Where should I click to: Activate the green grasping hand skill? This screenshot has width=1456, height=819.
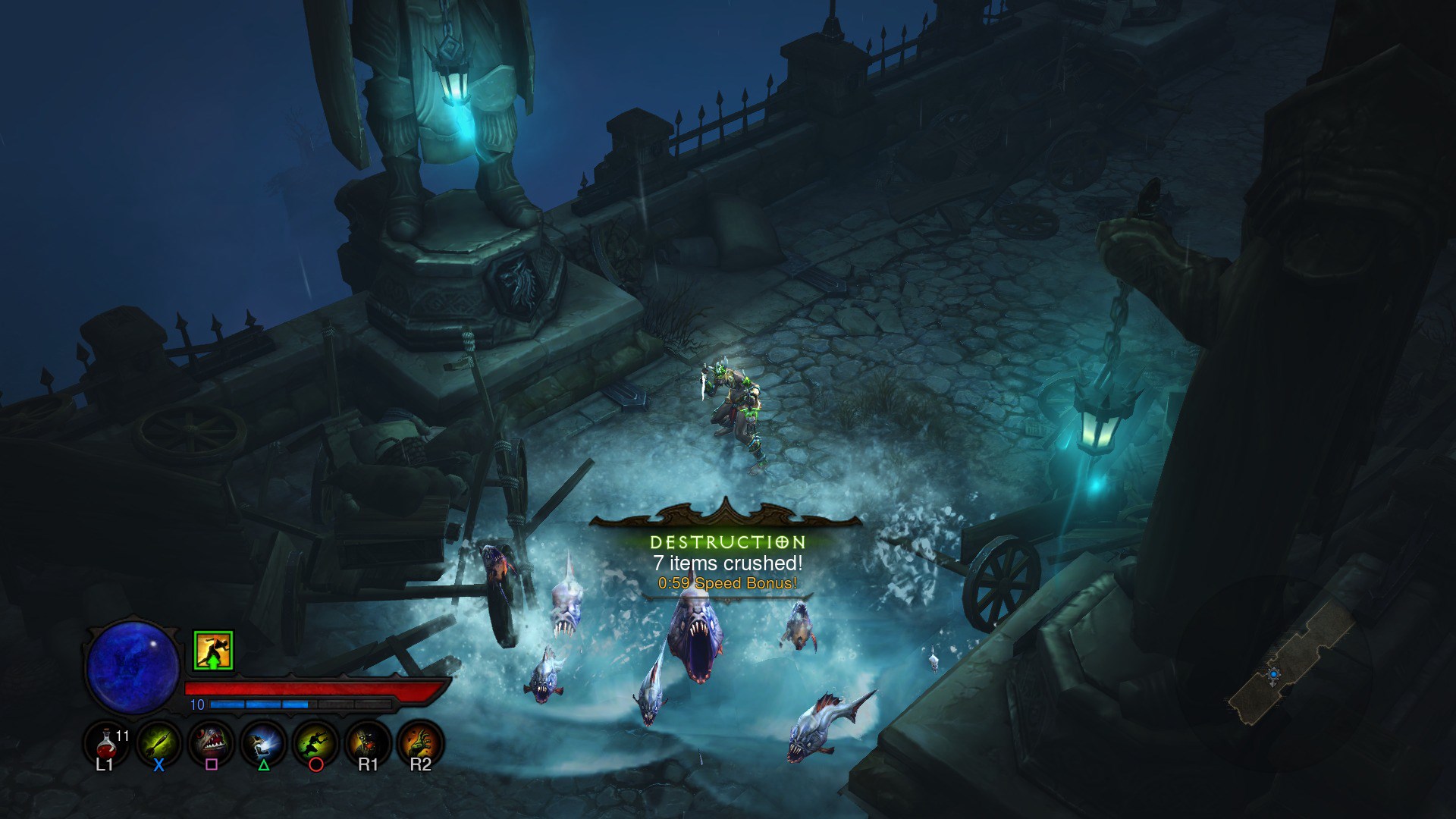(x=420, y=742)
